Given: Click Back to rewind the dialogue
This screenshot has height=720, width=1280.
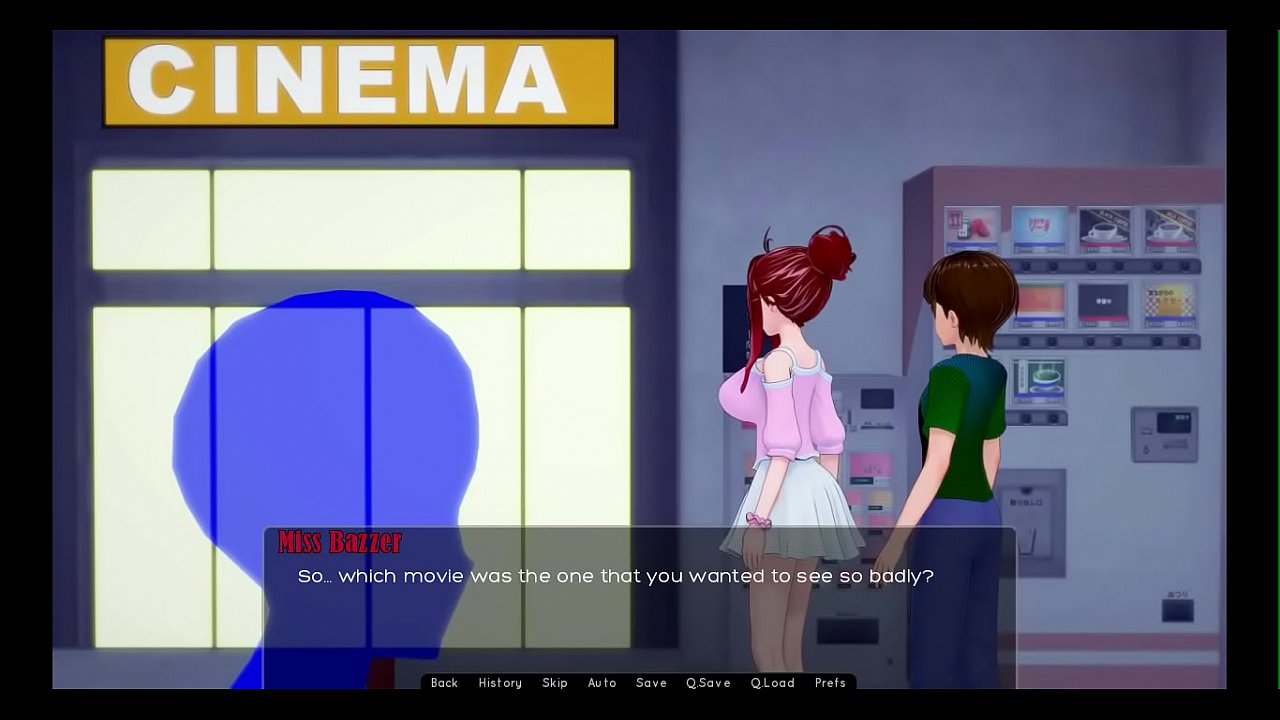Looking at the screenshot, I should point(443,683).
